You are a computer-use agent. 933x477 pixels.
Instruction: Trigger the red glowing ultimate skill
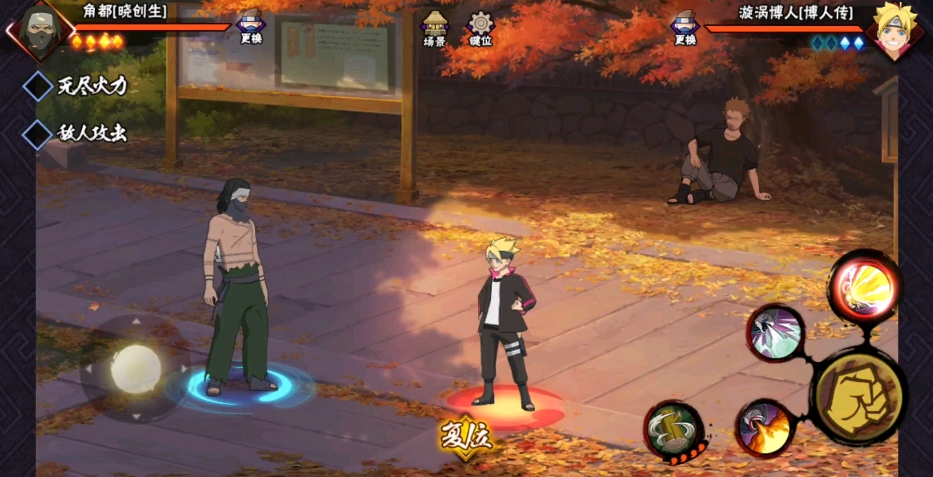[x=863, y=287]
